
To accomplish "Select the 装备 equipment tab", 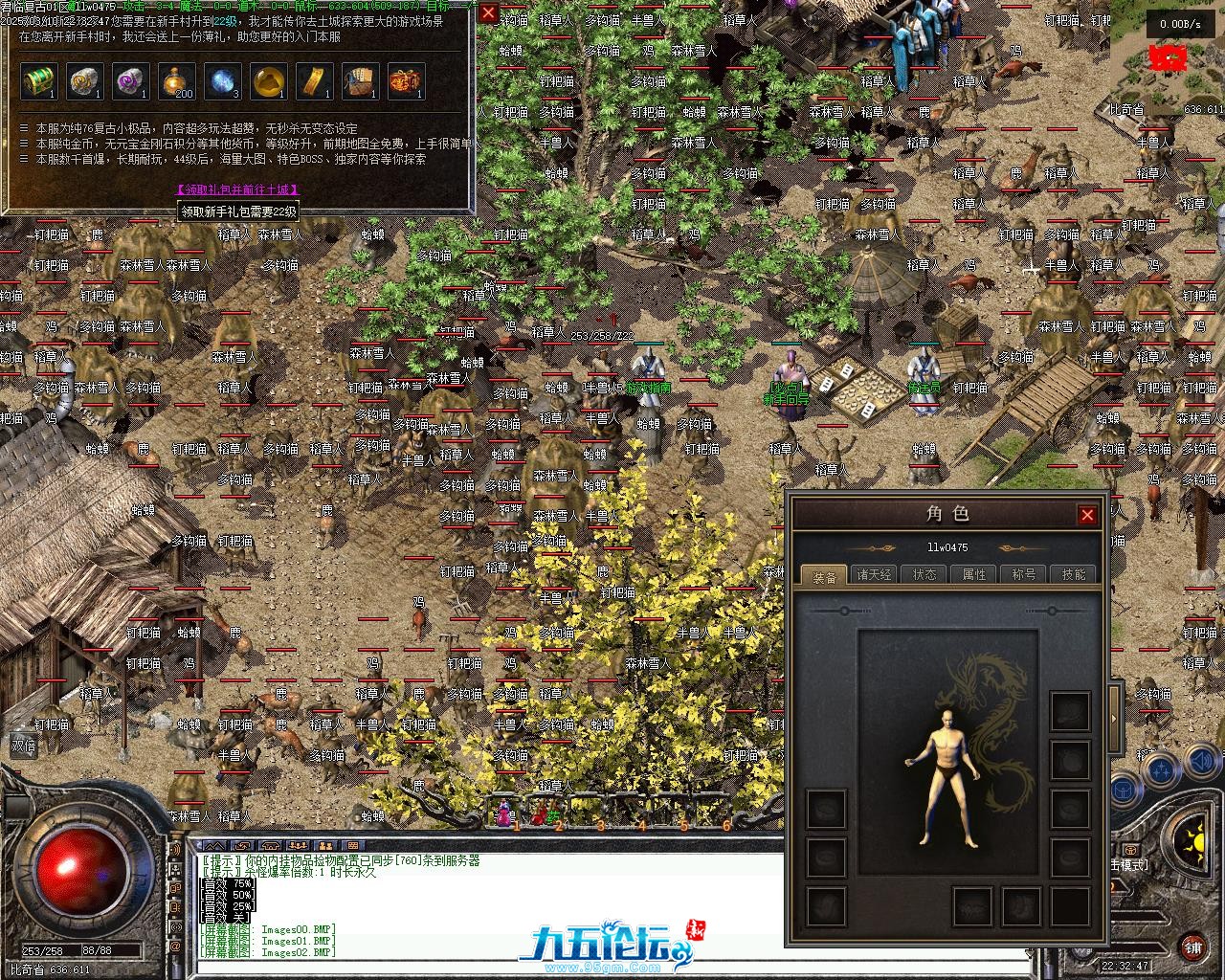I will (824, 575).
